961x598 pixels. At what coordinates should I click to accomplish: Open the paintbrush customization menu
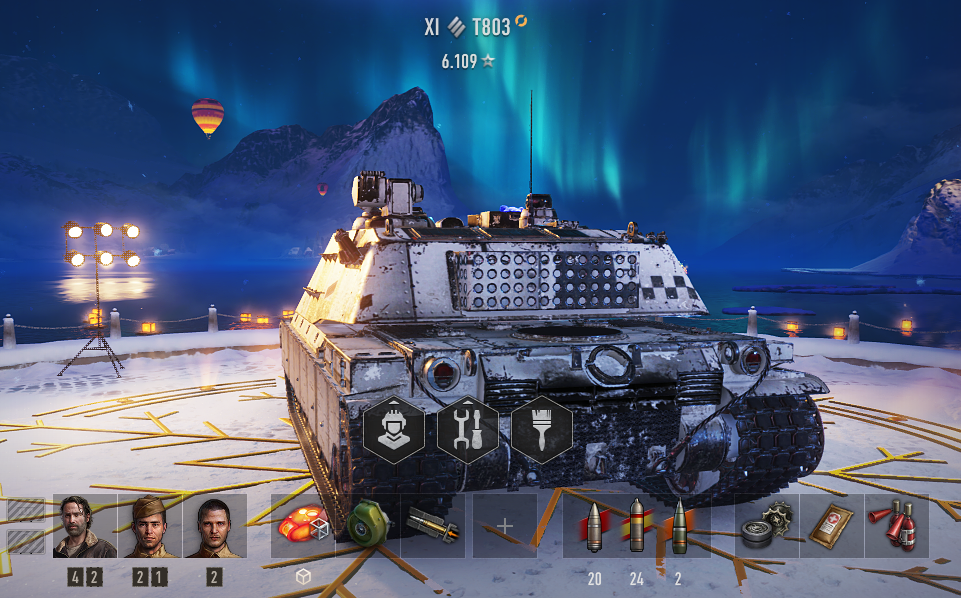click(x=542, y=430)
